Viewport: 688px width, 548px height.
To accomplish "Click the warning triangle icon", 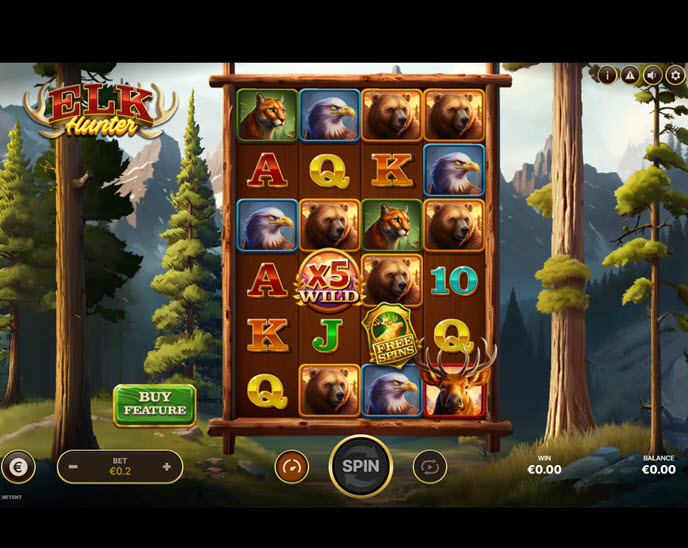I will (630, 75).
